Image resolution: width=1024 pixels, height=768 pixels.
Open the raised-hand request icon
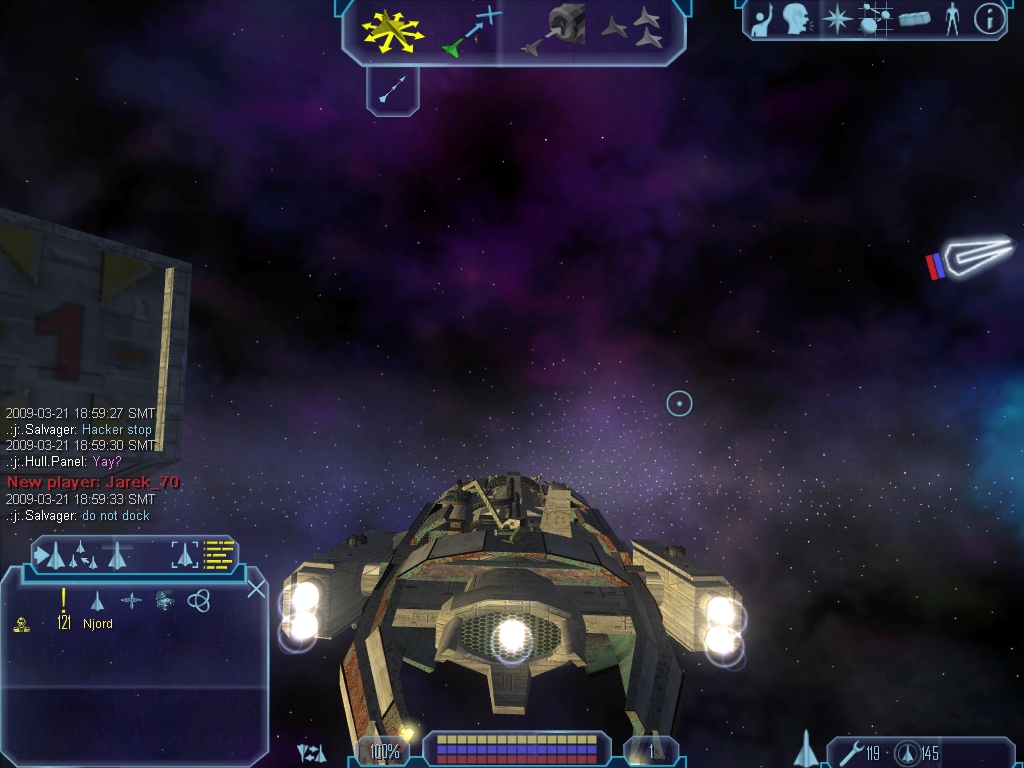tap(764, 19)
